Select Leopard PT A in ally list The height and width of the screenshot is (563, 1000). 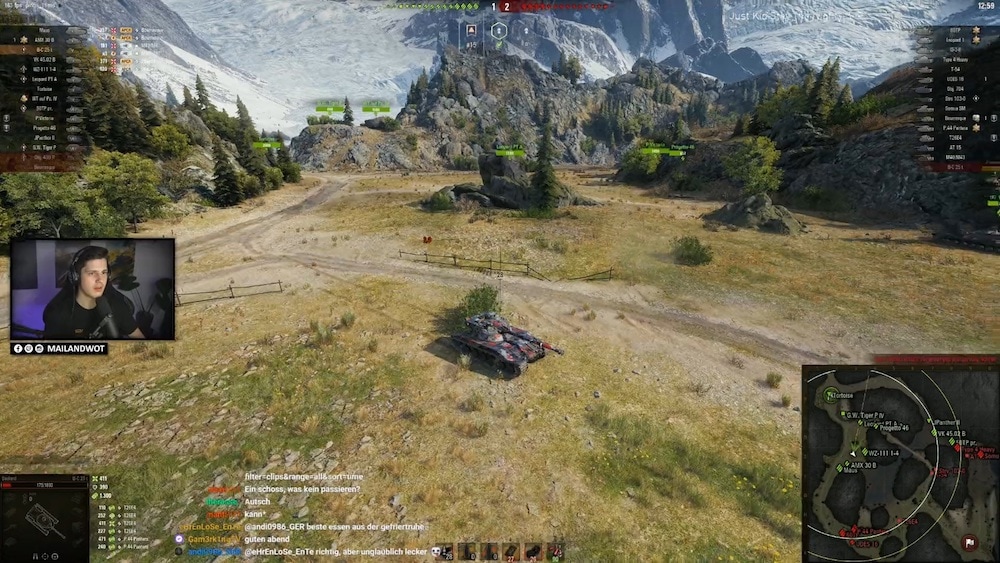click(44, 78)
